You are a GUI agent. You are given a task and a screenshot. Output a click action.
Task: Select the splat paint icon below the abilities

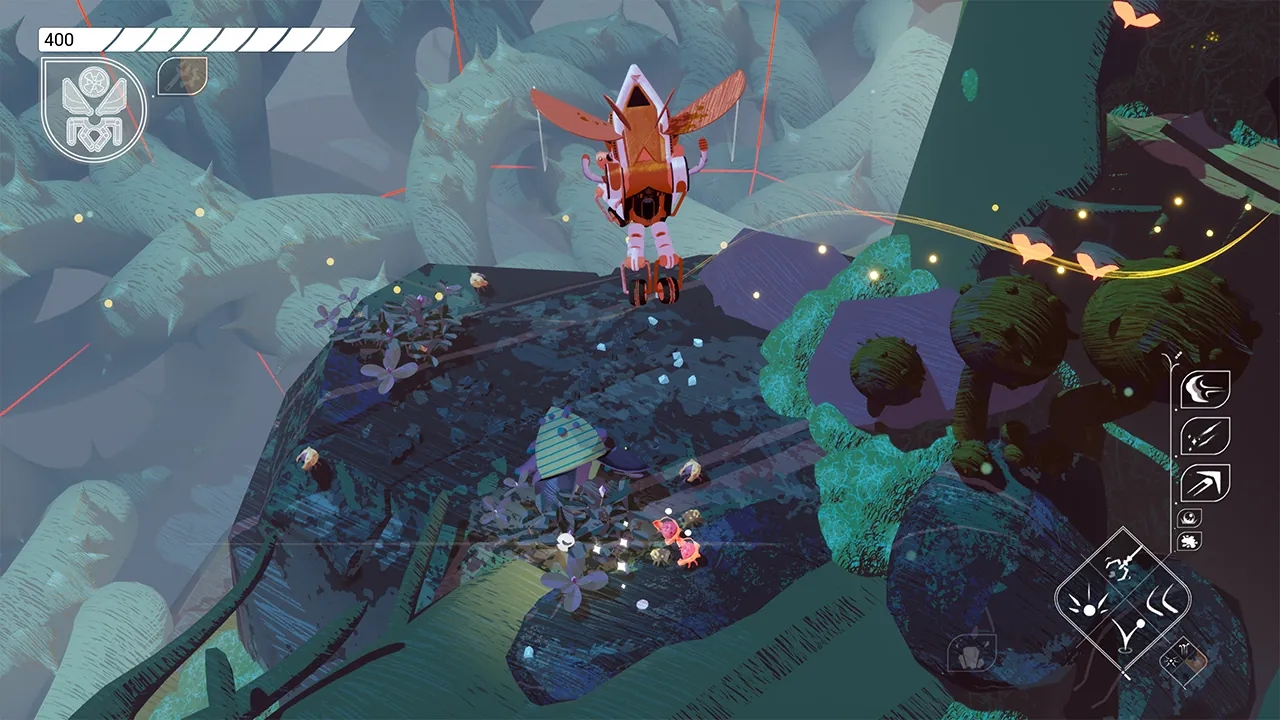1188,540
